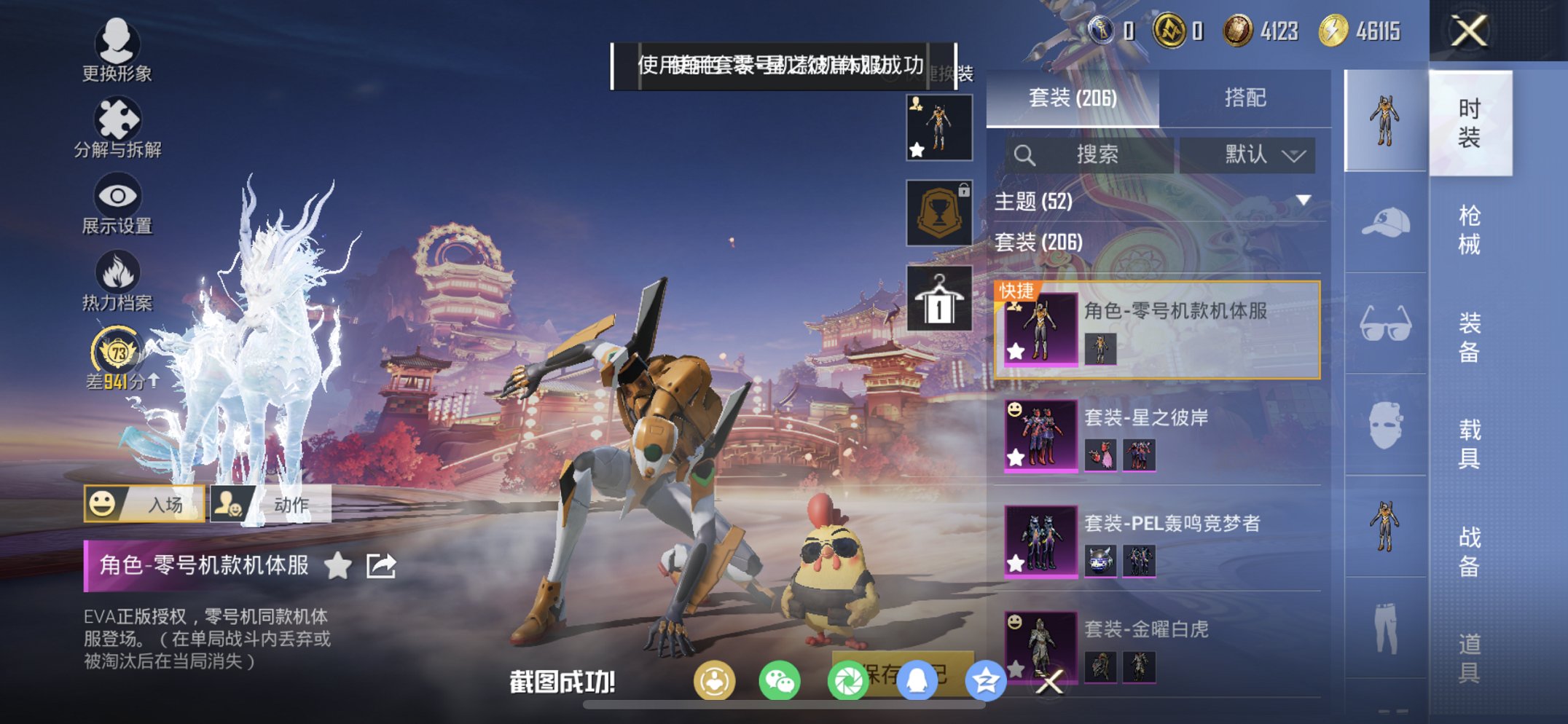Choose the 套装-PEL轰鸣竞梦者 outfit row
This screenshot has width=1568, height=724.
(1159, 542)
